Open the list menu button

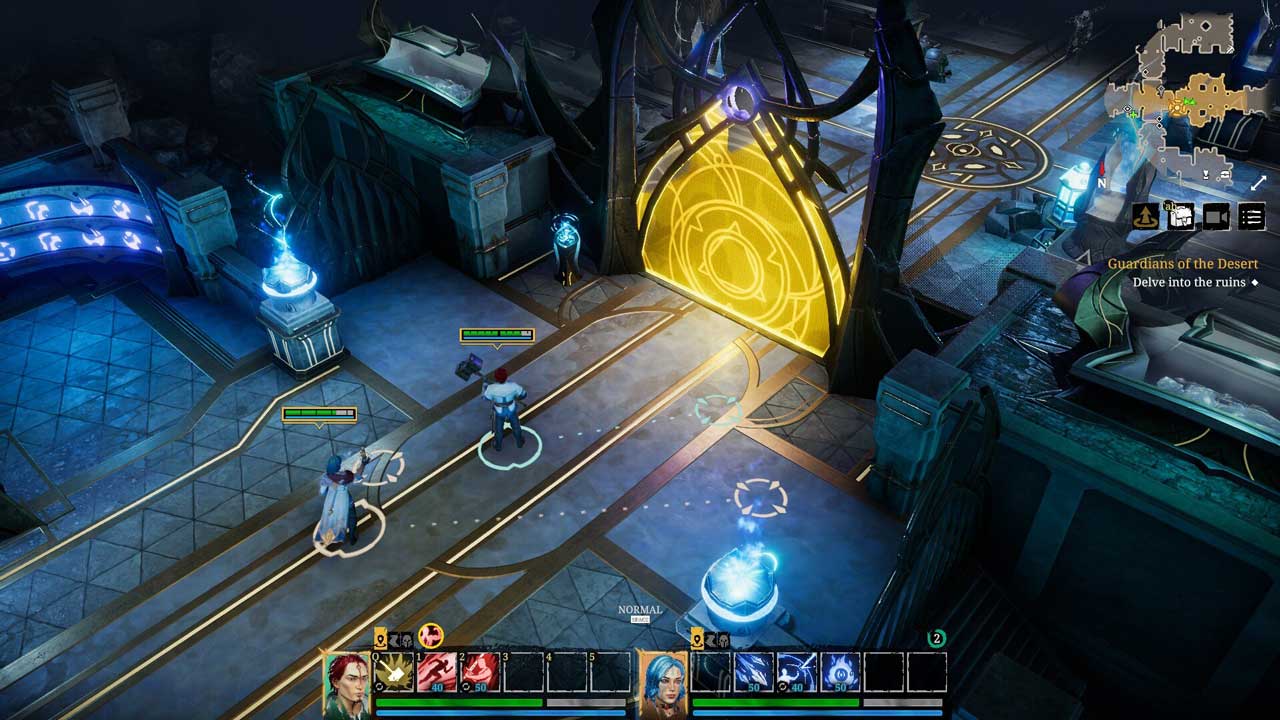(x=1251, y=216)
